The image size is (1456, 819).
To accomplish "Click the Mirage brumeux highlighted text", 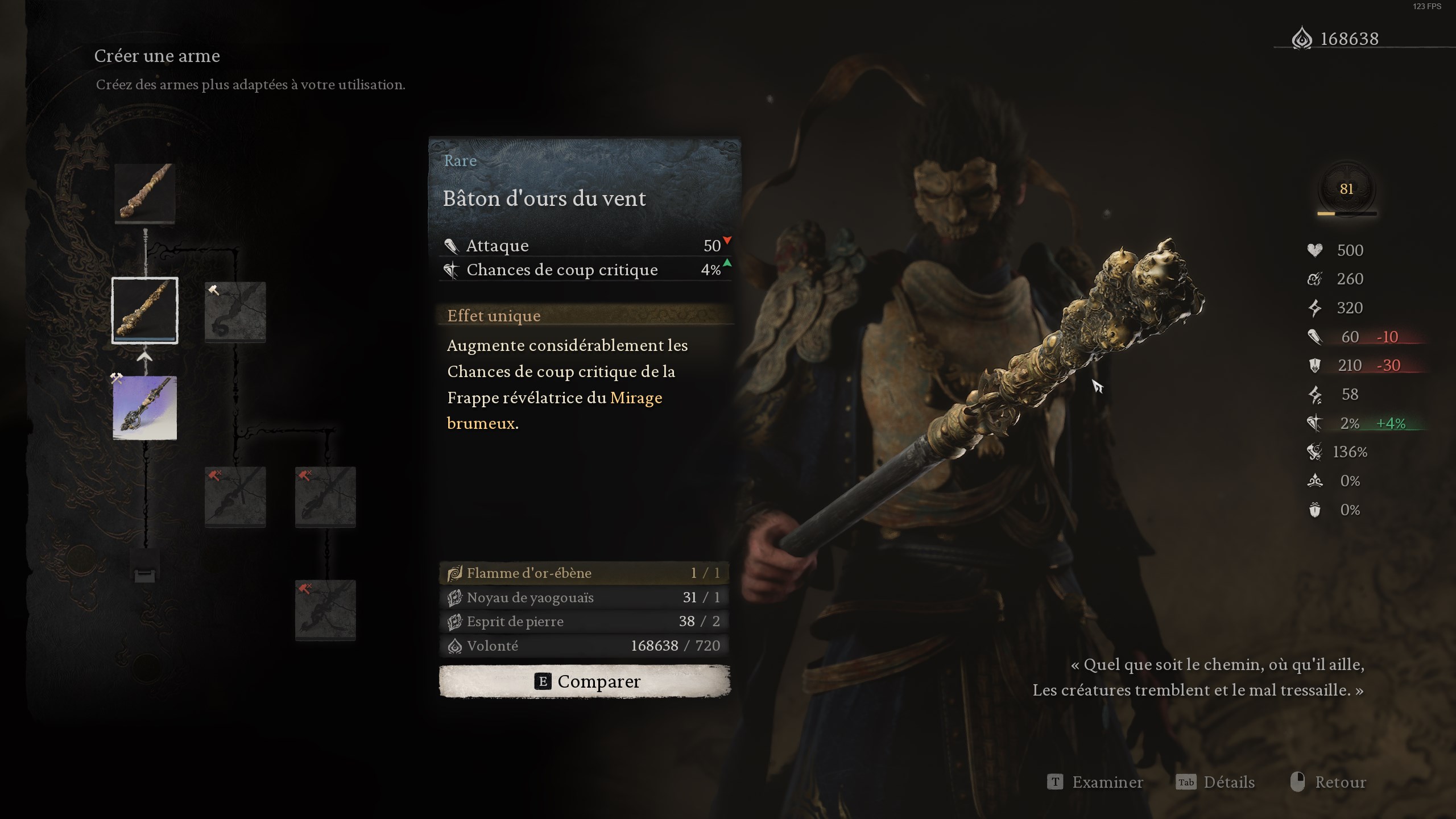I will [635, 398].
